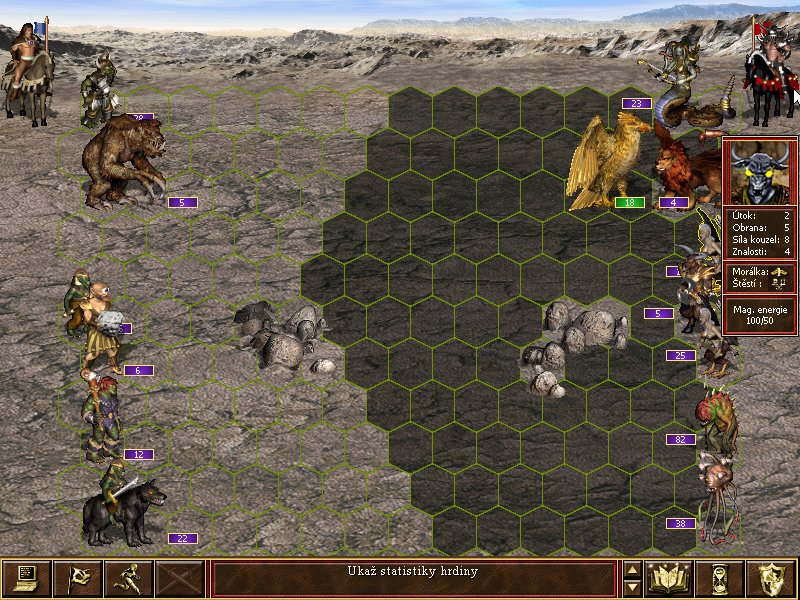Retreat from combat using the running man button
800x600 pixels.
coord(128,578)
